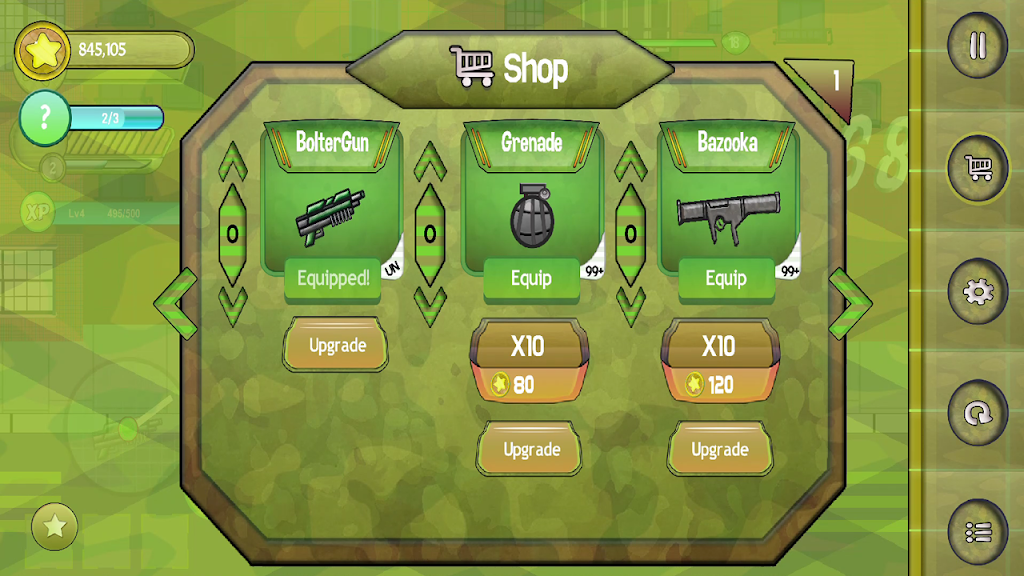Open settings via the gear icon
Image resolution: width=1024 pixels, height=576 pixels.
(x=977, y=291)
